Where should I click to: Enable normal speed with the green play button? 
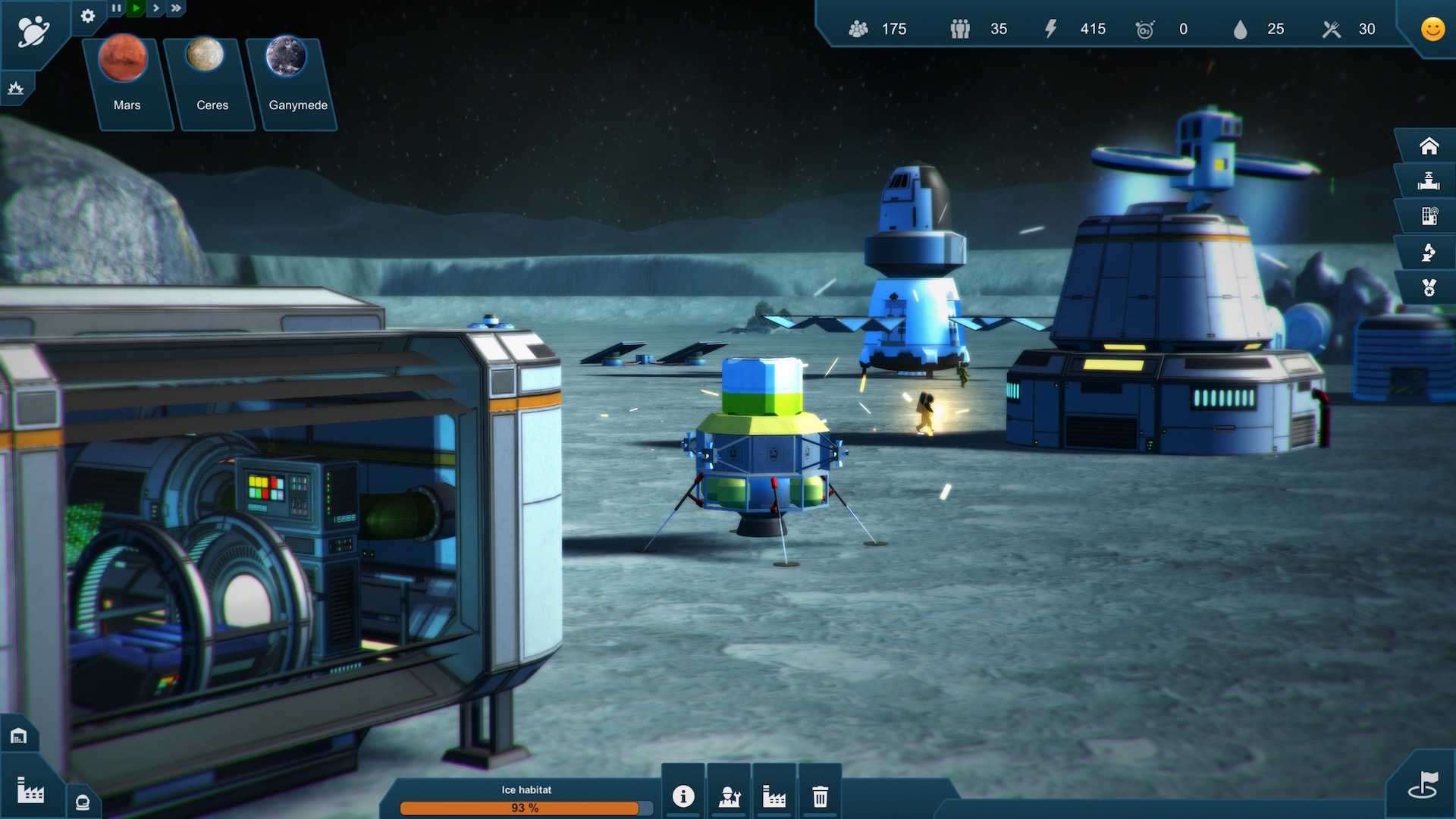(136, 8)
